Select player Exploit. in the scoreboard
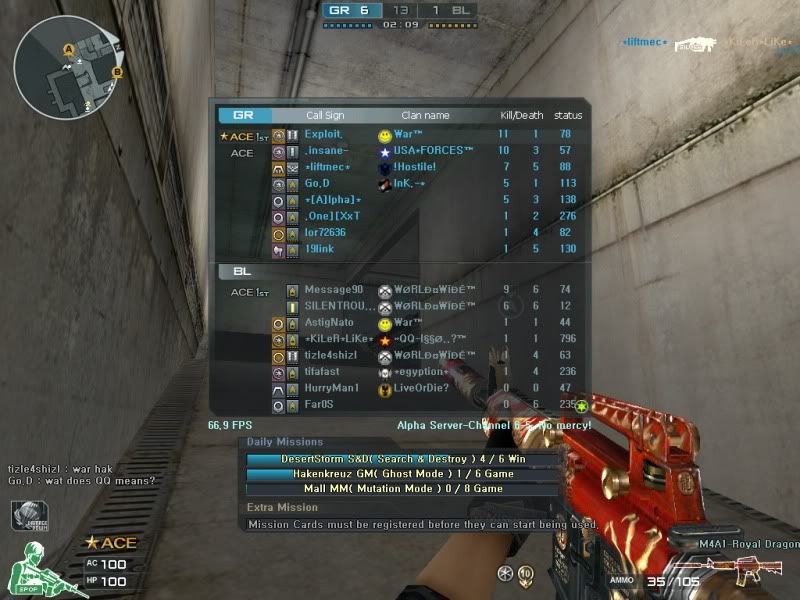The image size is (800, 600). [x=324, y=134]
